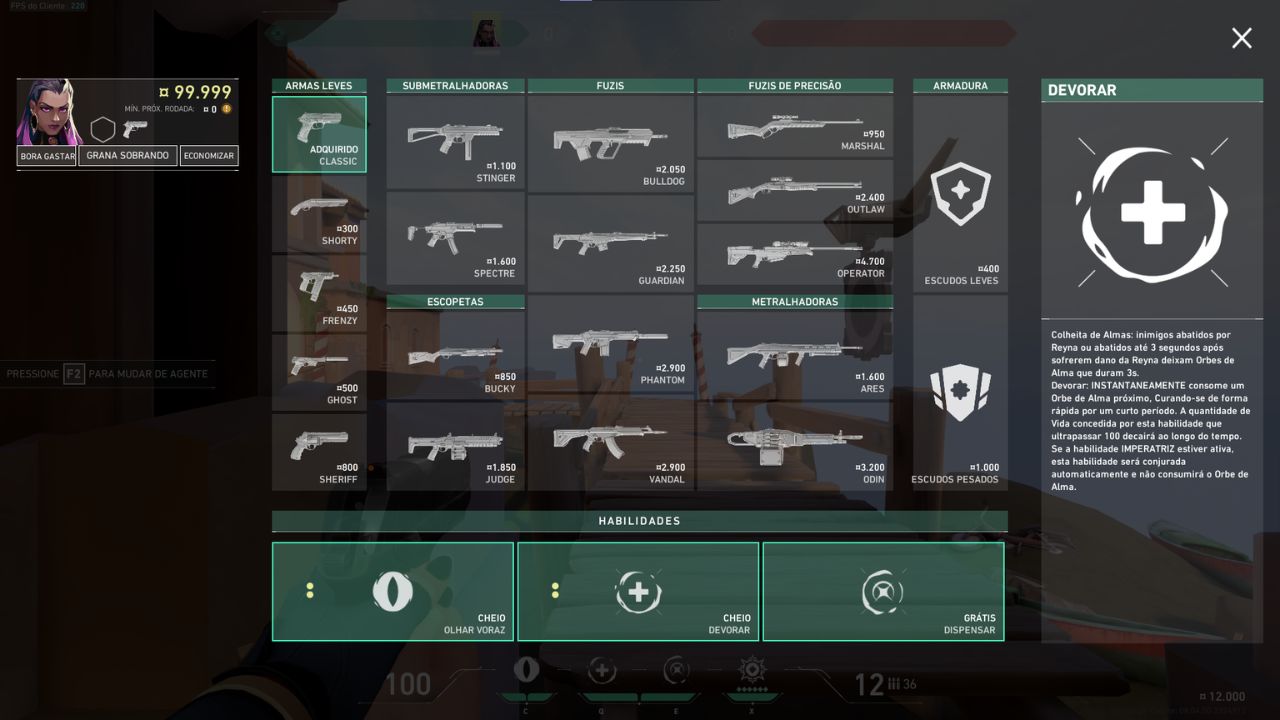This screenshot has height=720, width=1280.
Task: Select the Devorar ability panel
Action: click(x=637, y=591)
